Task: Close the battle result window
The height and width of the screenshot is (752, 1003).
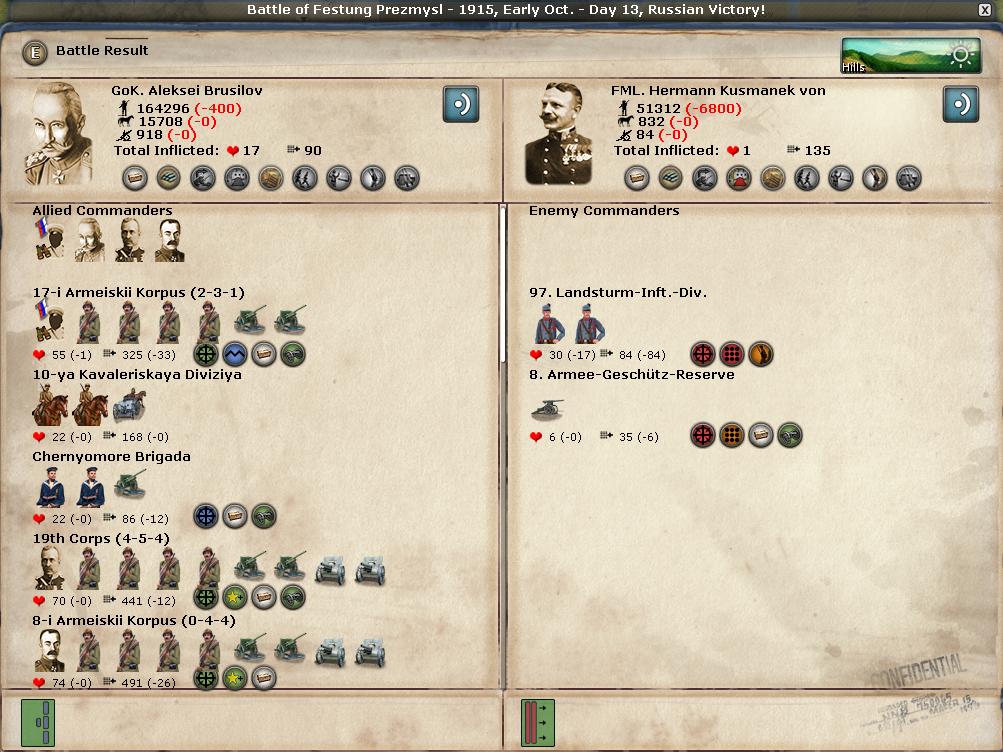Action: pos(985,10)
